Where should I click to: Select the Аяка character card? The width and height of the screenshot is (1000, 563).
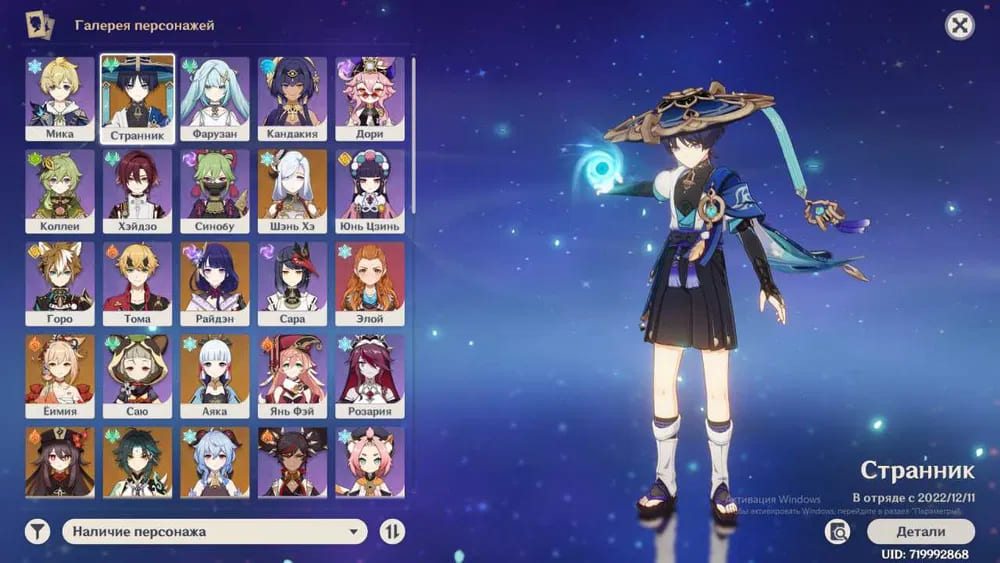[x=215, y=376]
